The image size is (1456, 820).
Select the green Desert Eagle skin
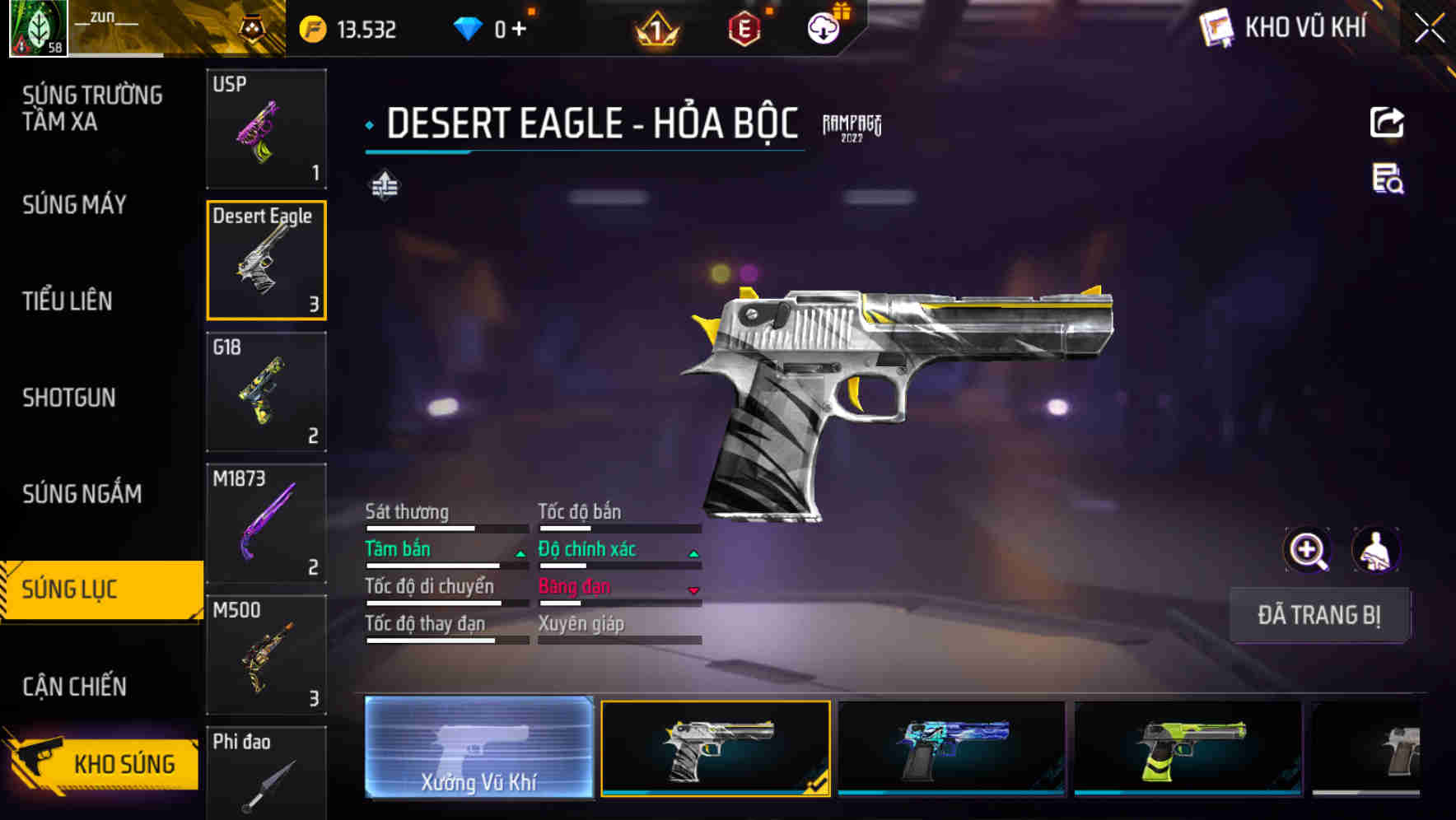1188,748
